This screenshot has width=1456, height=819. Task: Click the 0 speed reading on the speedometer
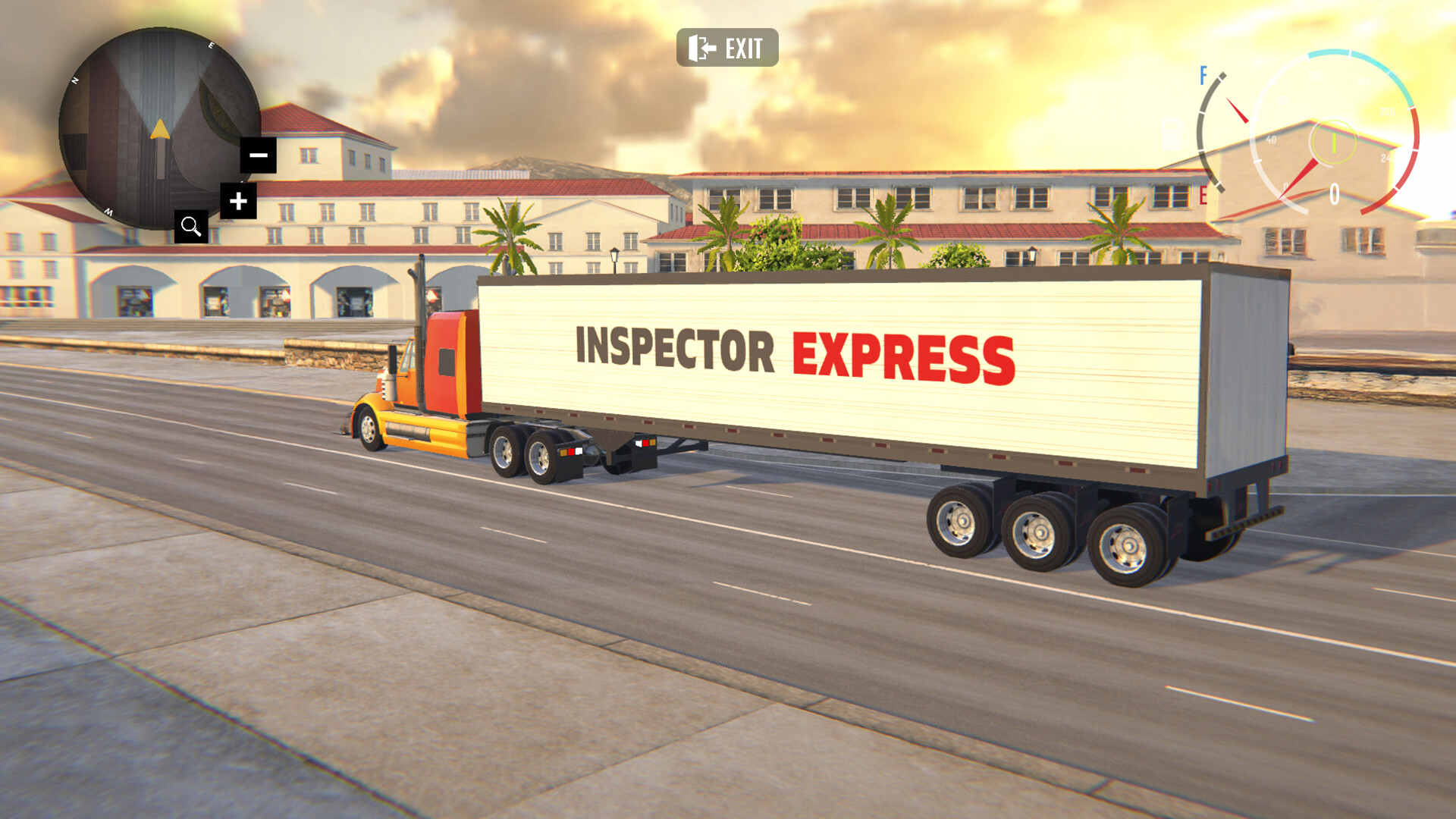[x=1334, y=192]
